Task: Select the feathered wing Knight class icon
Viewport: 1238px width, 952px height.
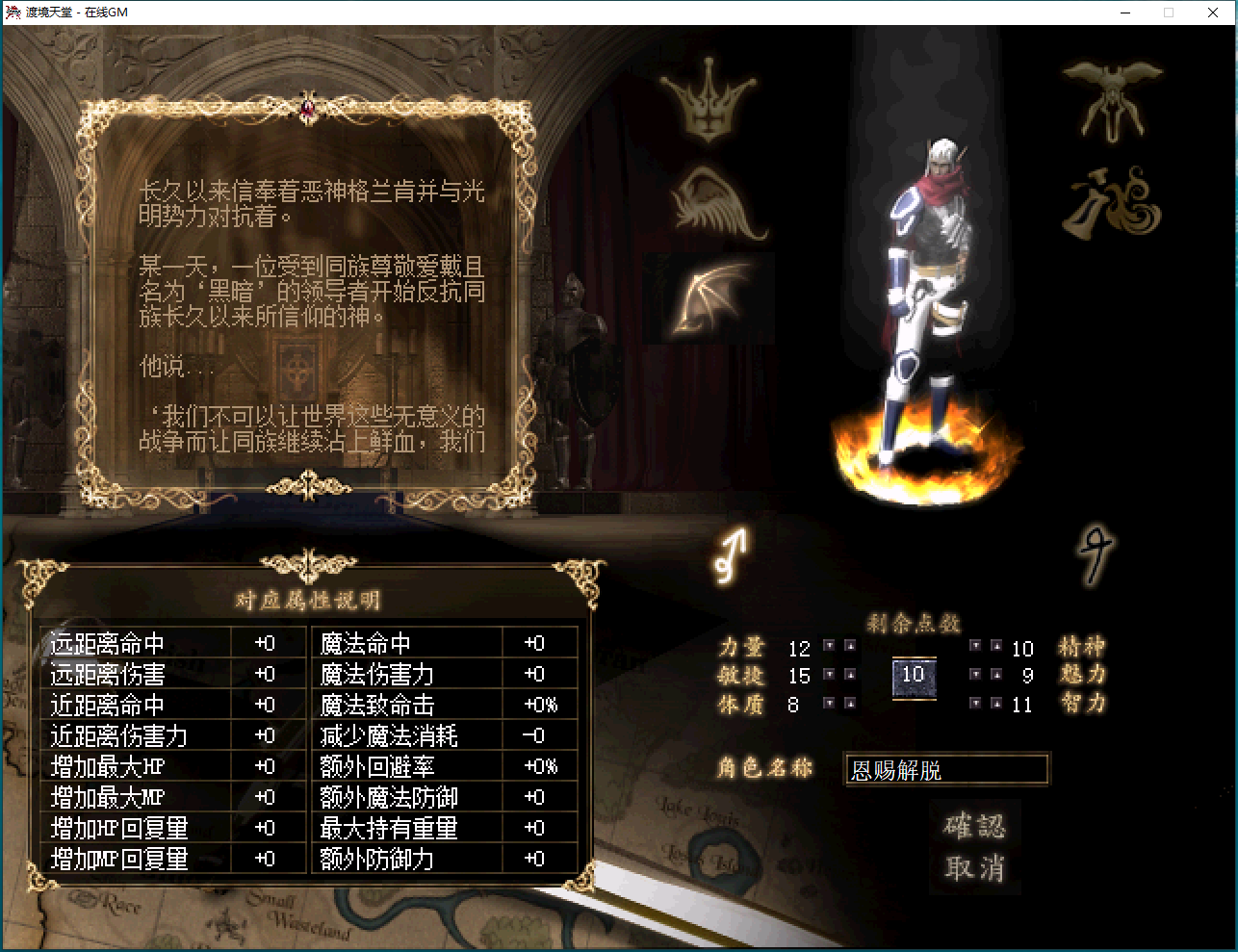Action: pyautogui.click(x=708, y=202)
